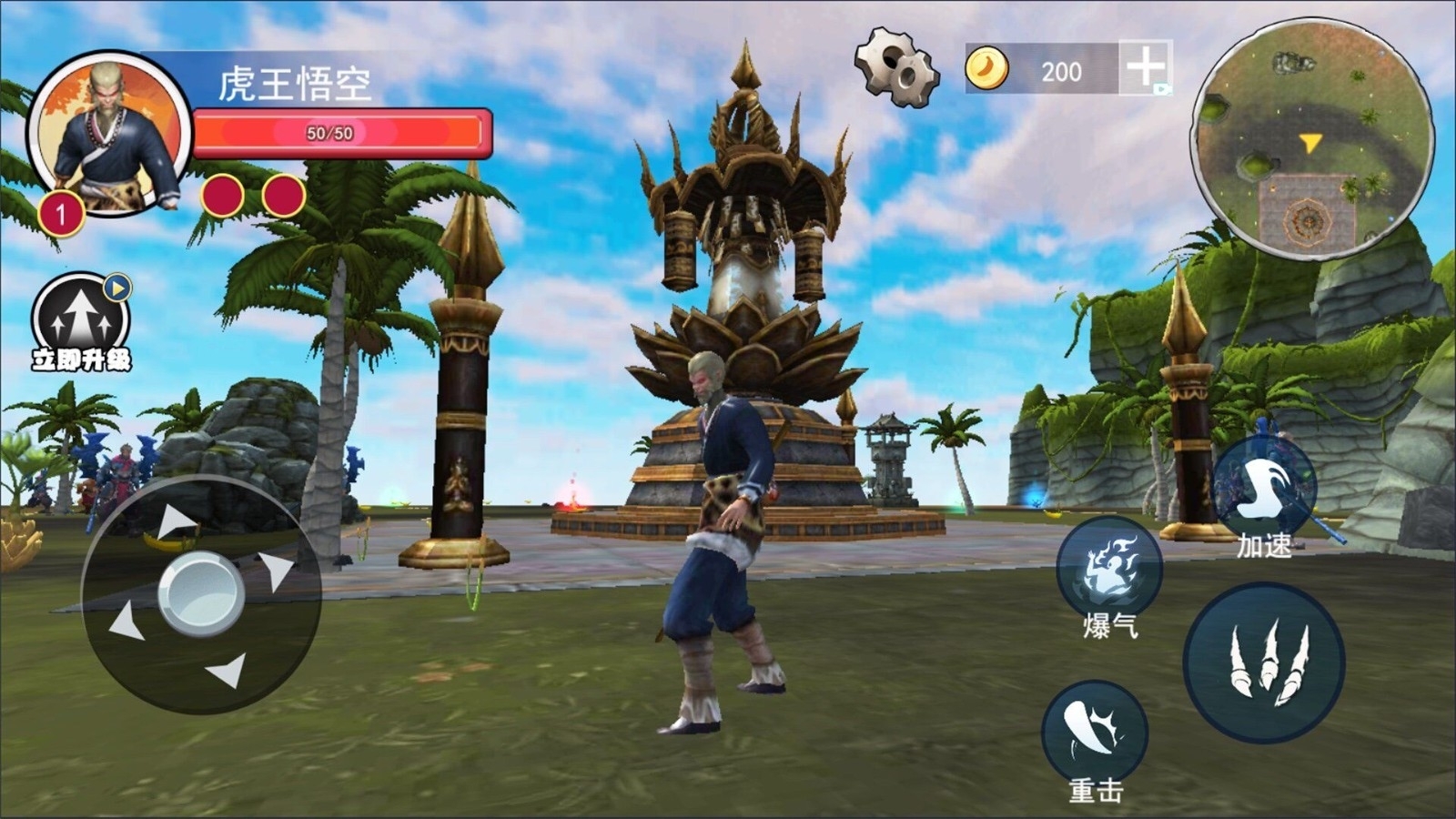
Task: Add more coins with the plus button
Action: [x=1145, y=66]
